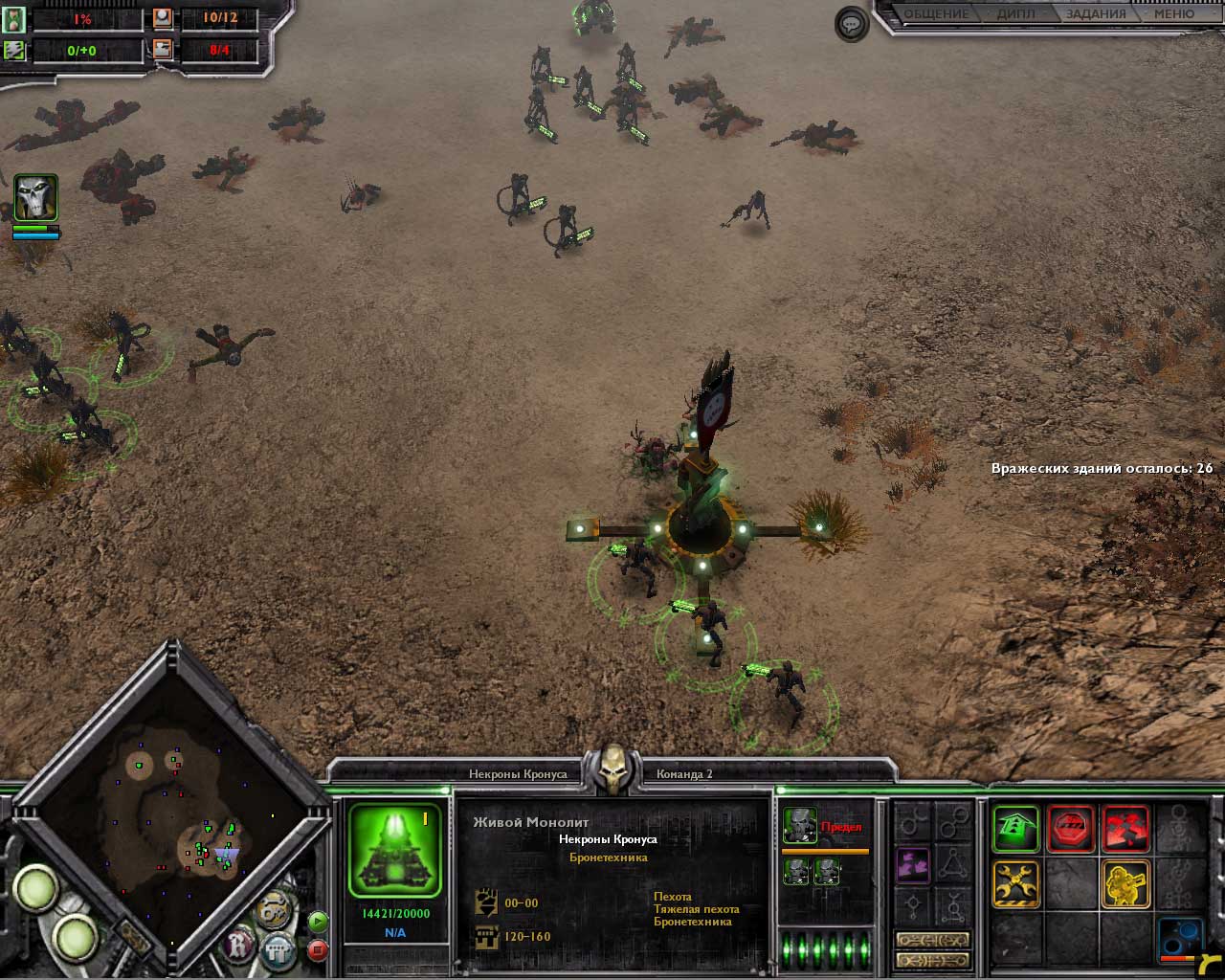
Task: Activate the crossed wrenches repair command
Action: [x=1015, y=883]
